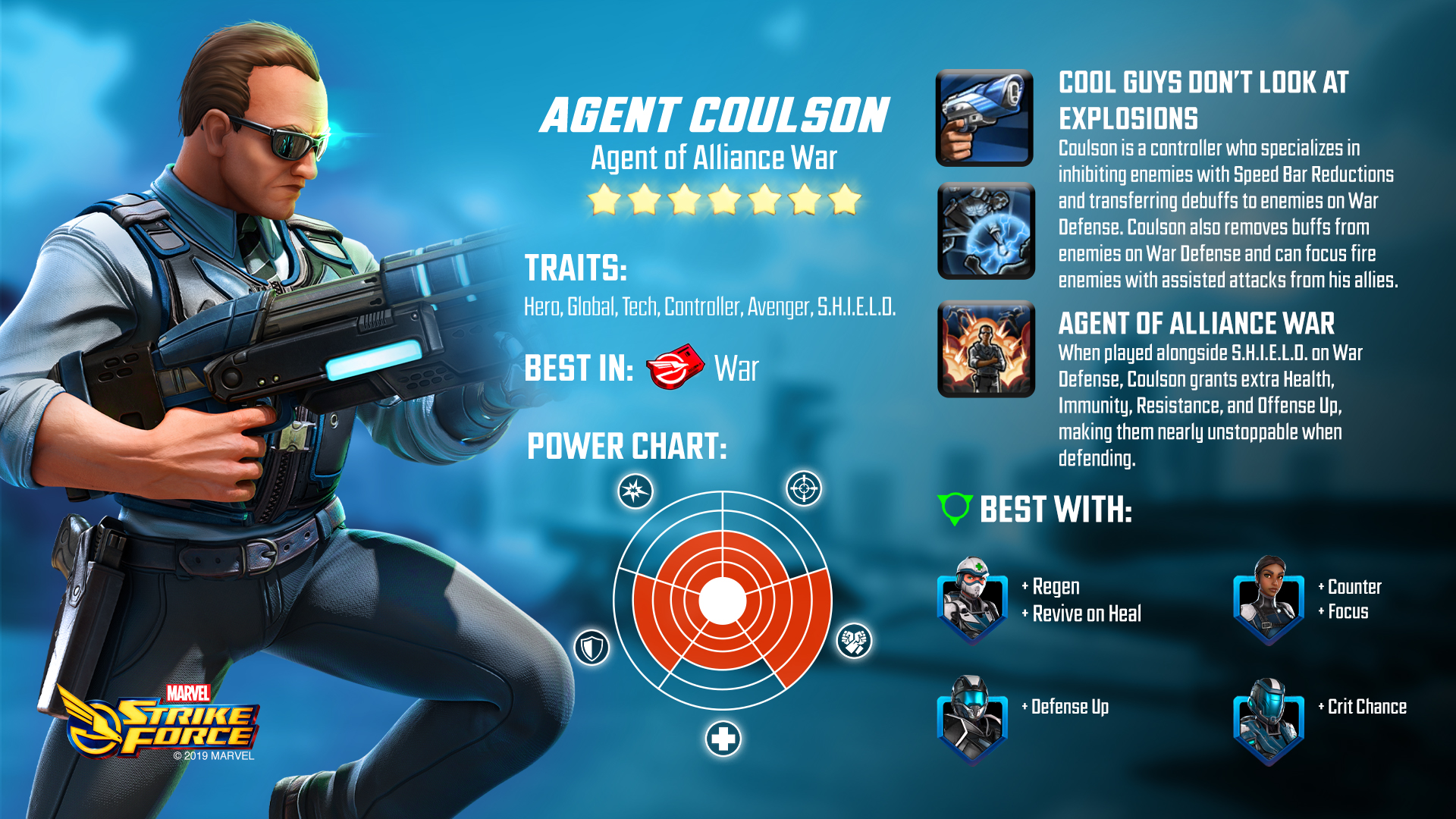Pick the helmeted portrait beside Defense Up

tap(972, 720)
